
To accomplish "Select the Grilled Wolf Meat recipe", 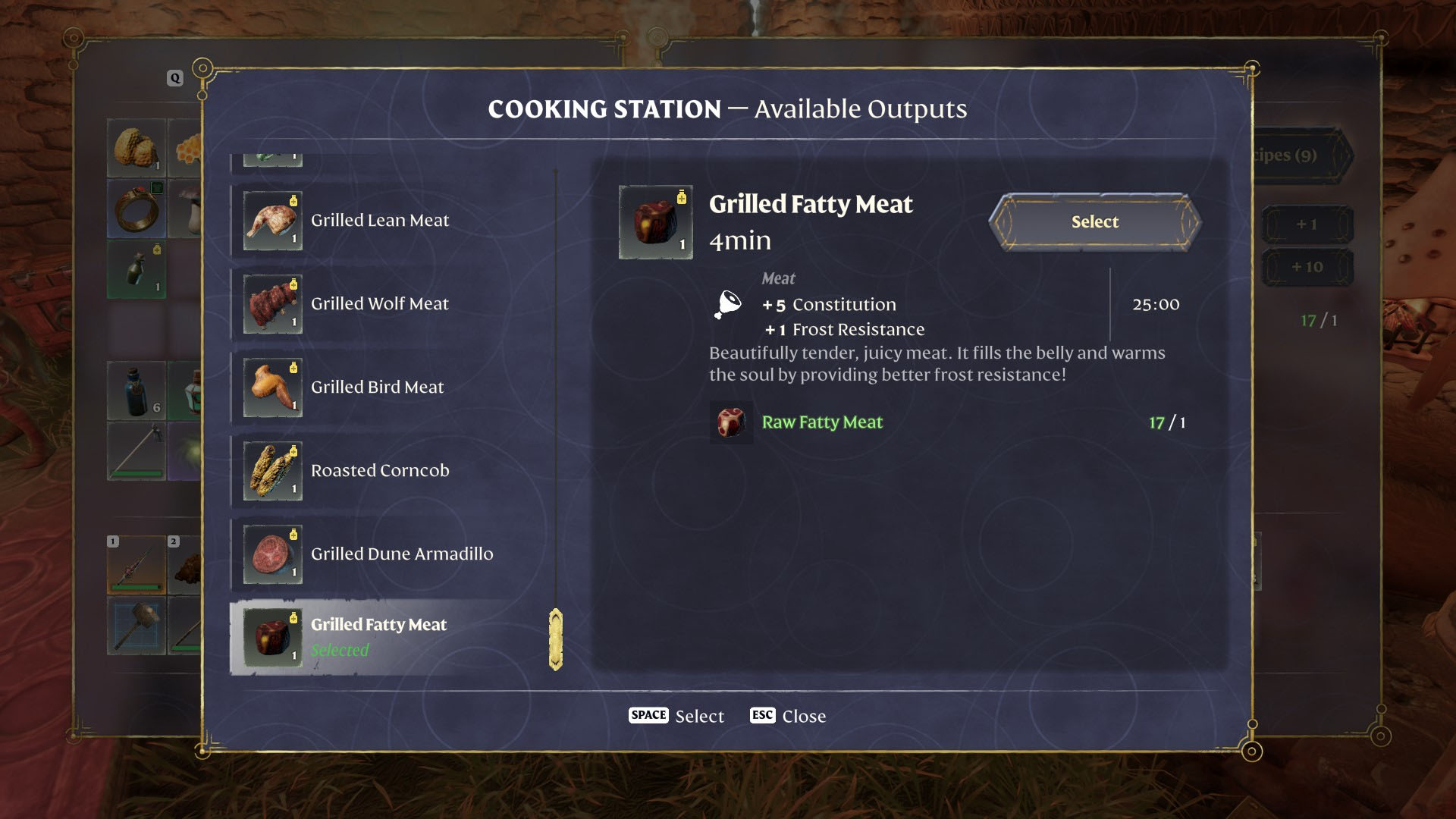I will [379, 304].
